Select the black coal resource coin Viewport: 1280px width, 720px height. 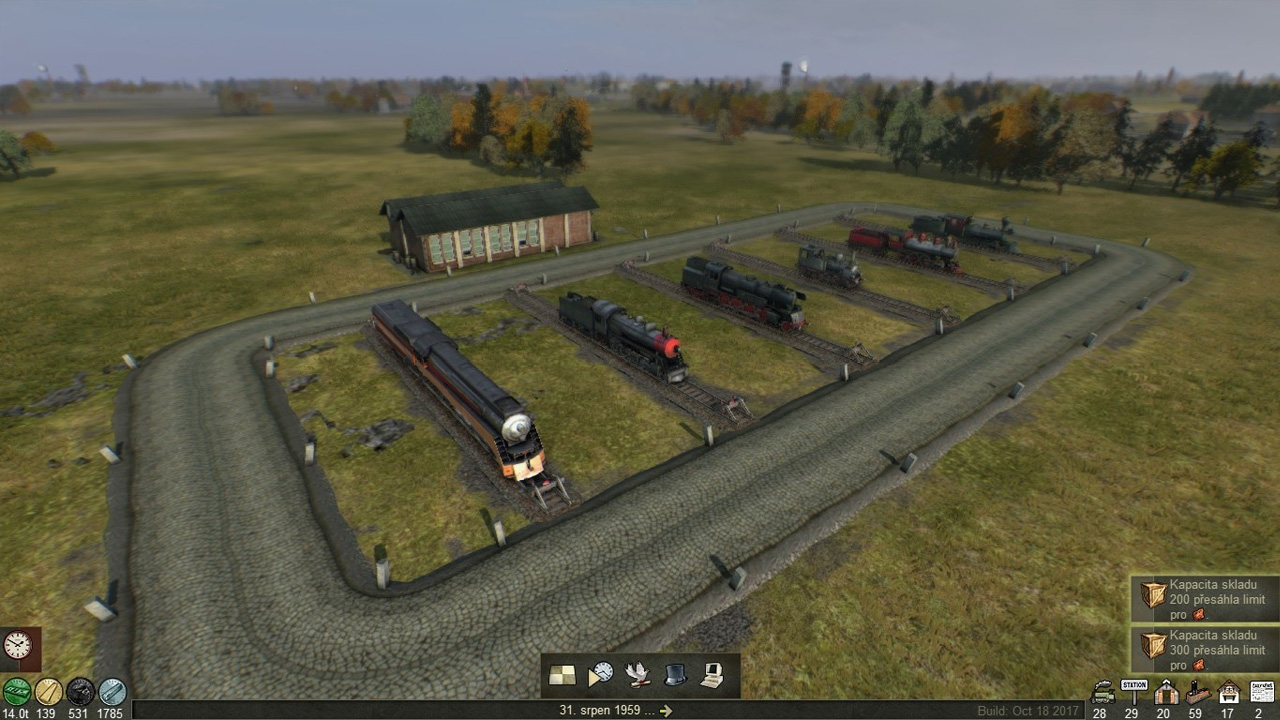(x=80, y=691)
